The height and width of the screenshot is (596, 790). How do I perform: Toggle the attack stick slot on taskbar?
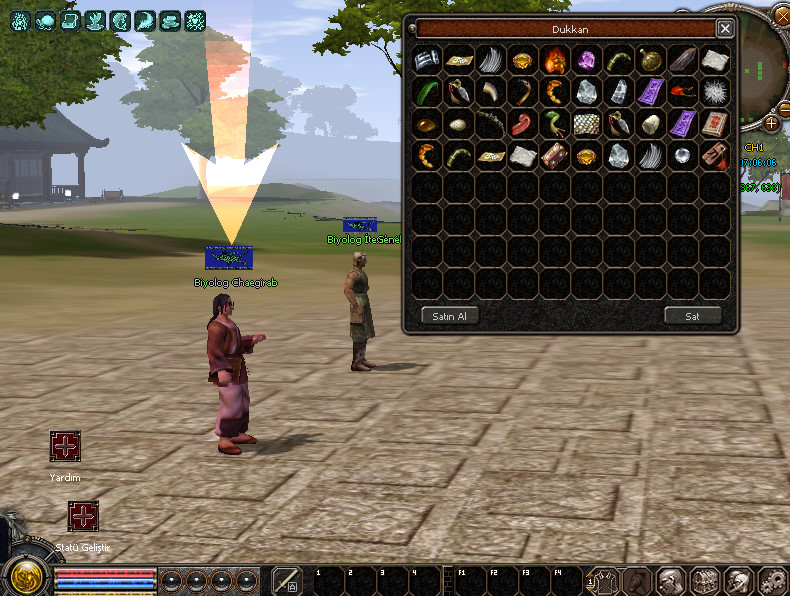coord(286,580)
